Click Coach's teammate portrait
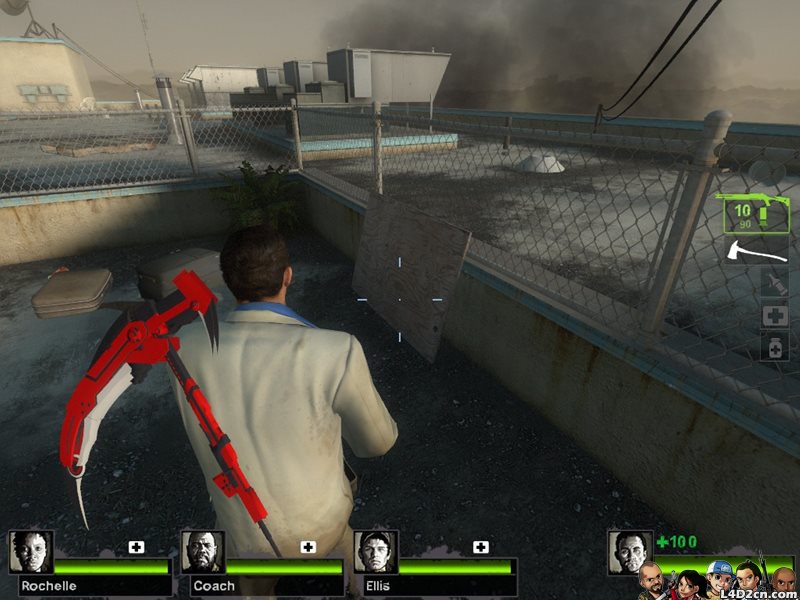The height and width of the screenshot is (600, 800). pyautogui.click(x=203, y=552)
